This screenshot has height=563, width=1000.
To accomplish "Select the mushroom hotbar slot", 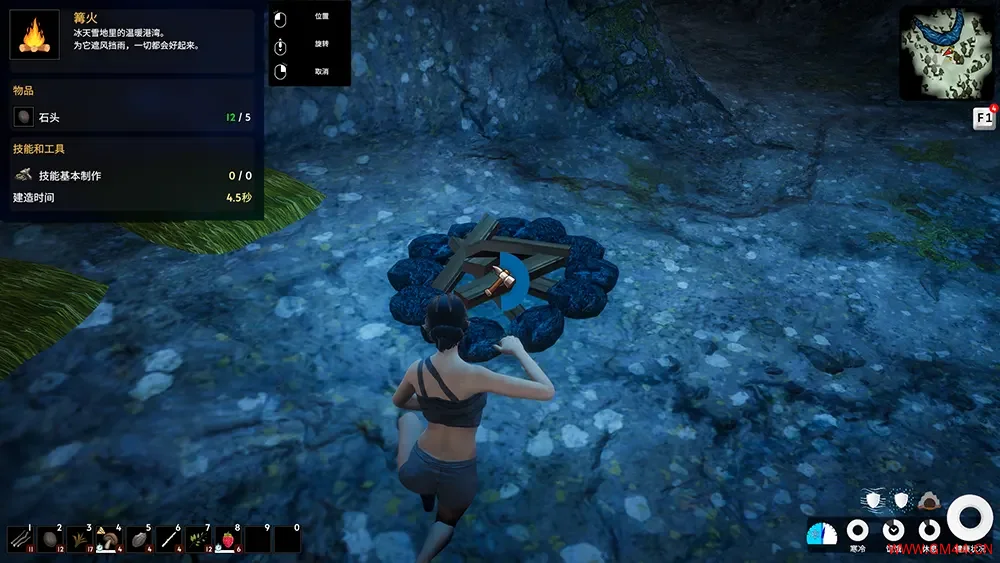I will (x=109, y=539).
